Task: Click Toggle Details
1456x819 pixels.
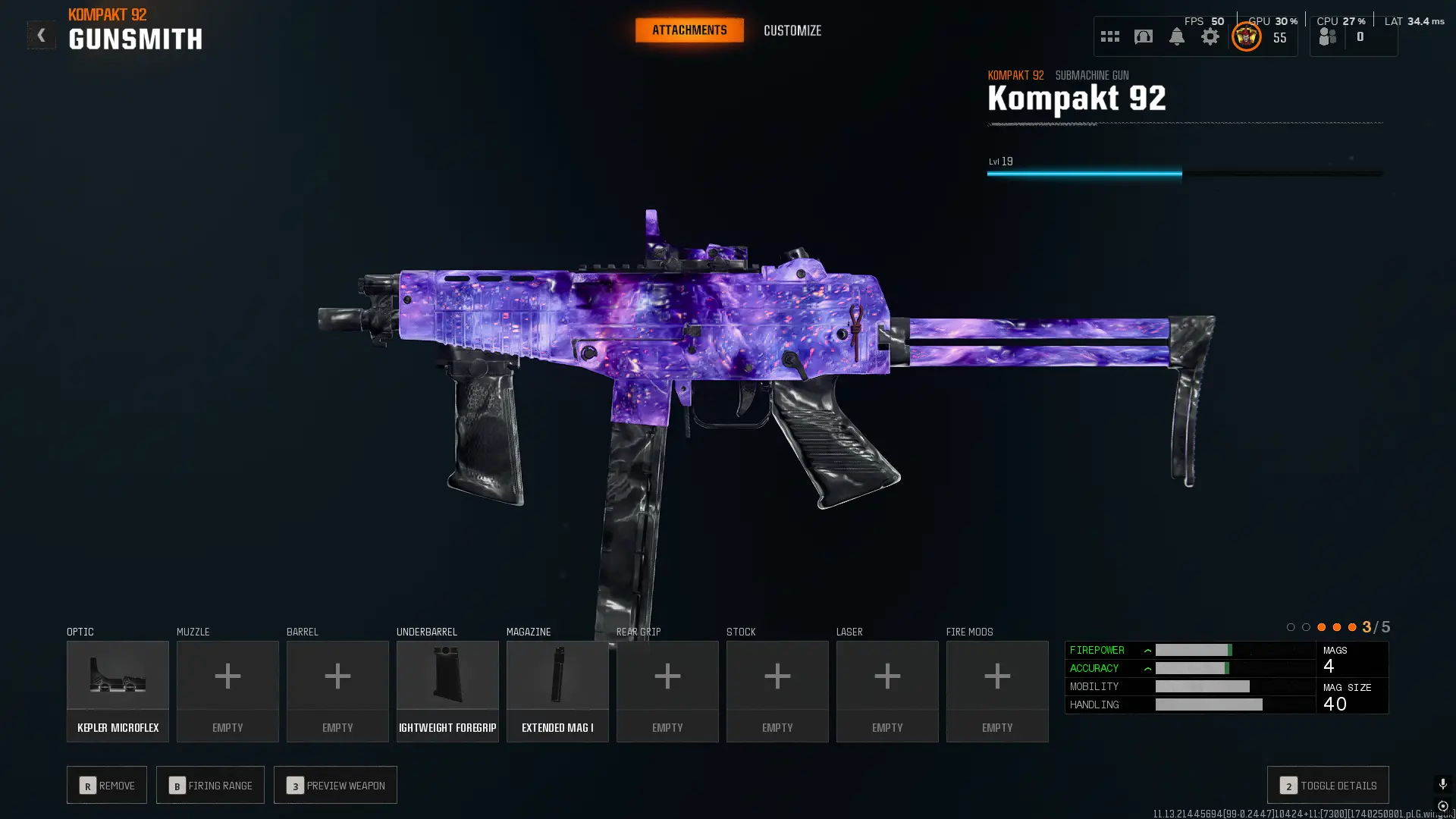Action: pos(1327,785)
